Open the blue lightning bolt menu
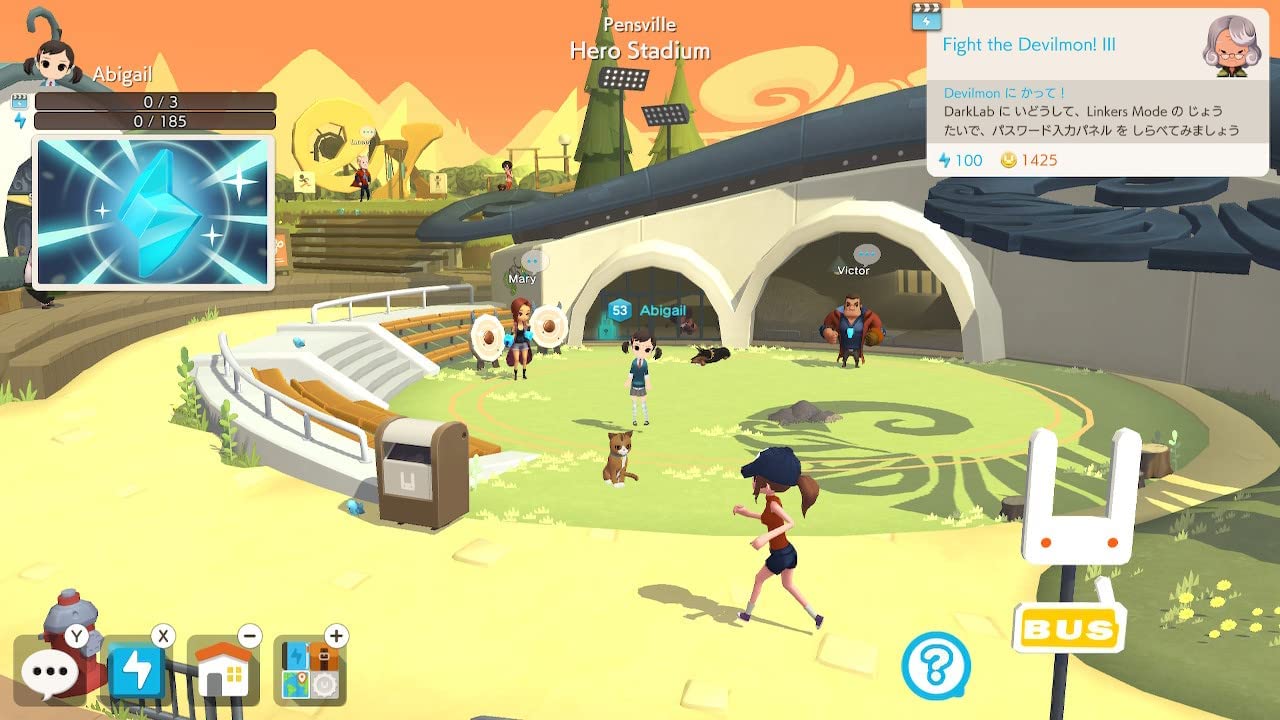1280x720 pixels. (x=137, y=670)
